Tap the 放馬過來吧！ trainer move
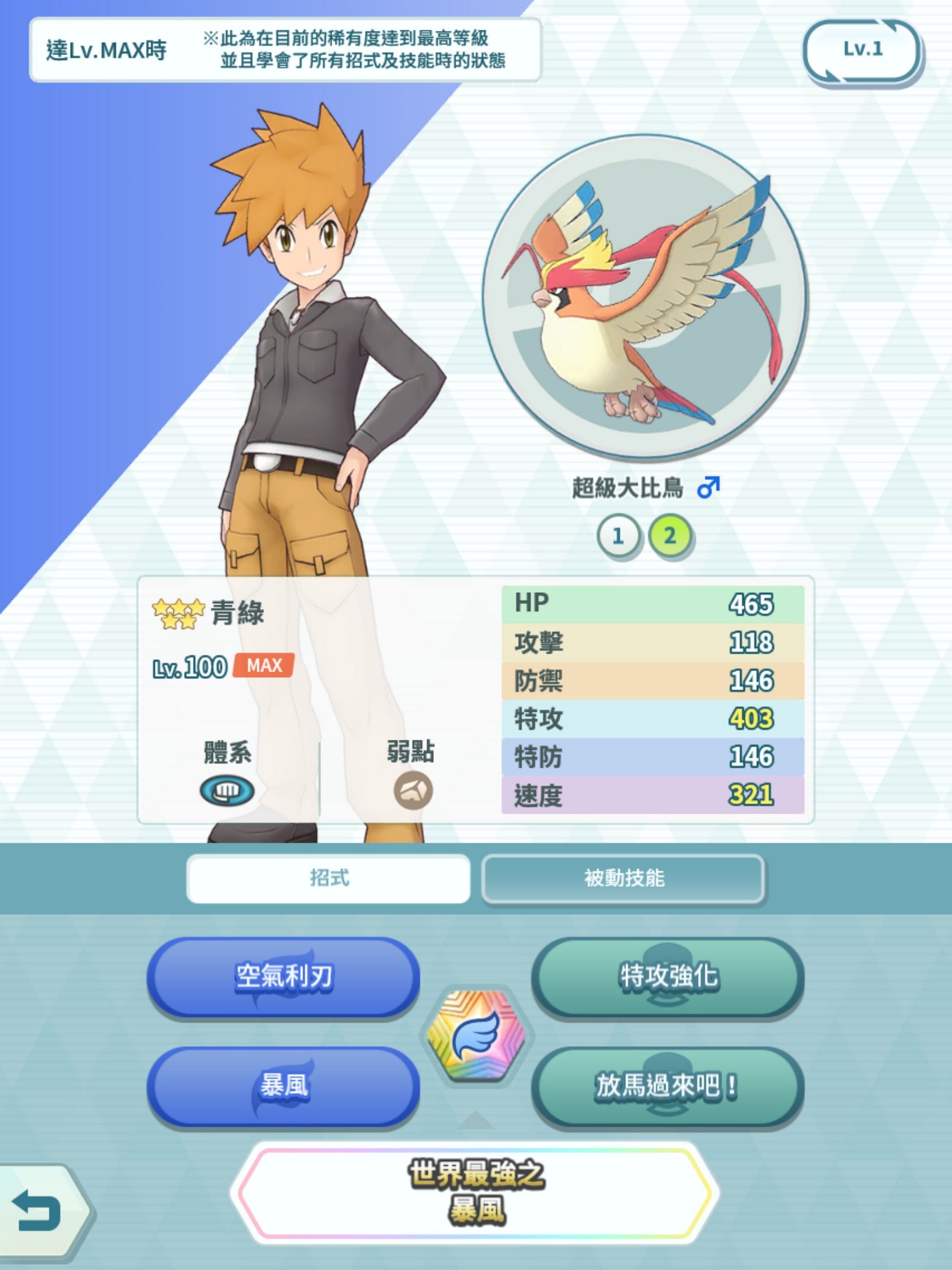This screenshot has width=952, height=1270. click(x=668, y=1085)
